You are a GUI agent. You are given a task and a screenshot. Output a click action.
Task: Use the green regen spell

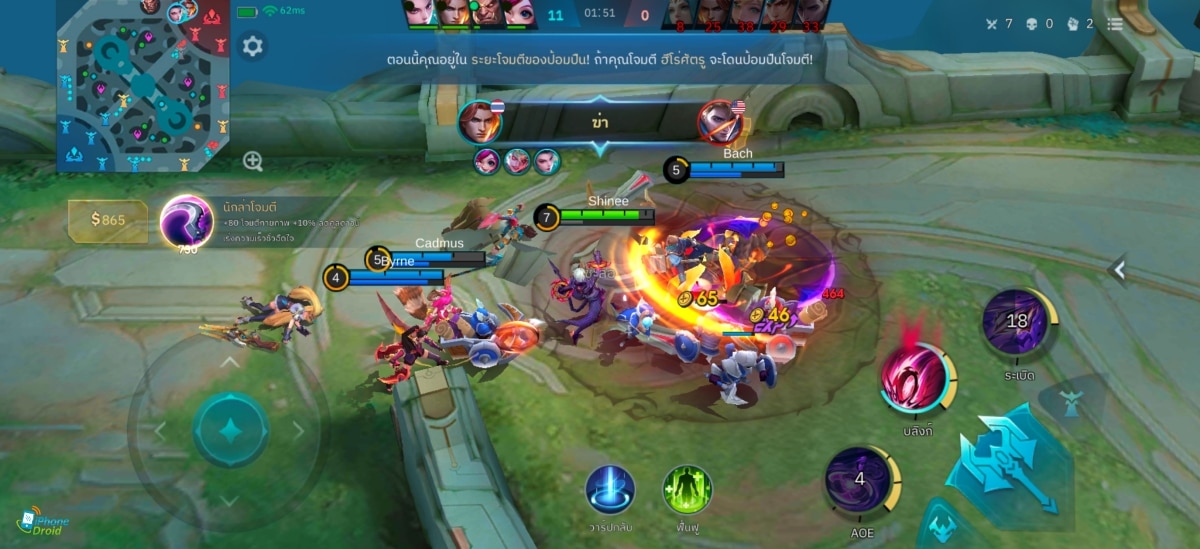pos(687,490)
